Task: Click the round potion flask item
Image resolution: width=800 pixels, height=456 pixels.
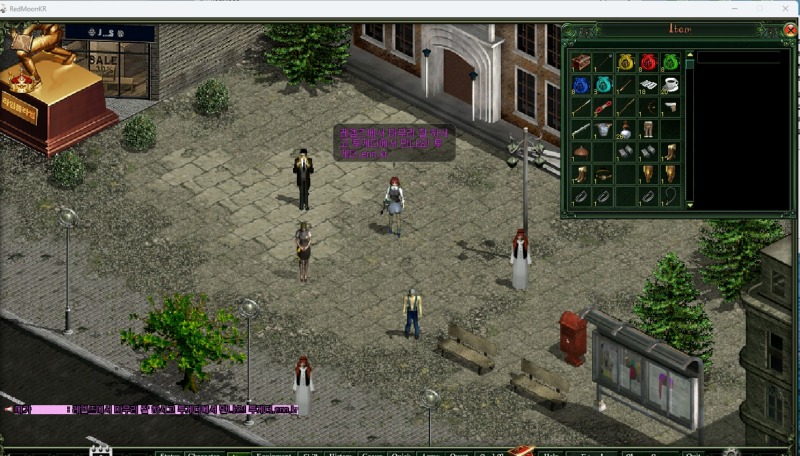Action: (625, 130)
